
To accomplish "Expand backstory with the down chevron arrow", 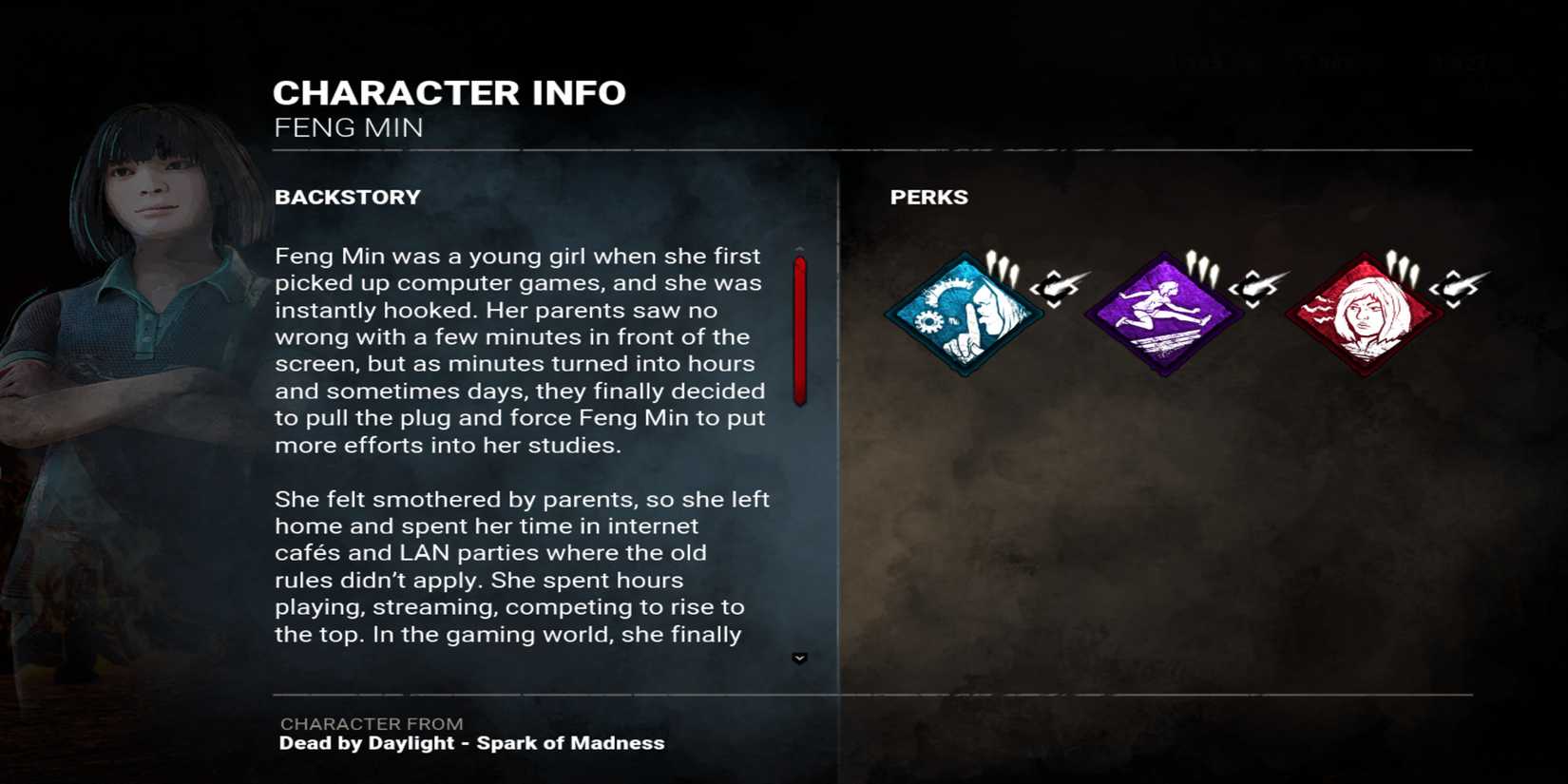I will pyautogui.click(x=799, y=656).
